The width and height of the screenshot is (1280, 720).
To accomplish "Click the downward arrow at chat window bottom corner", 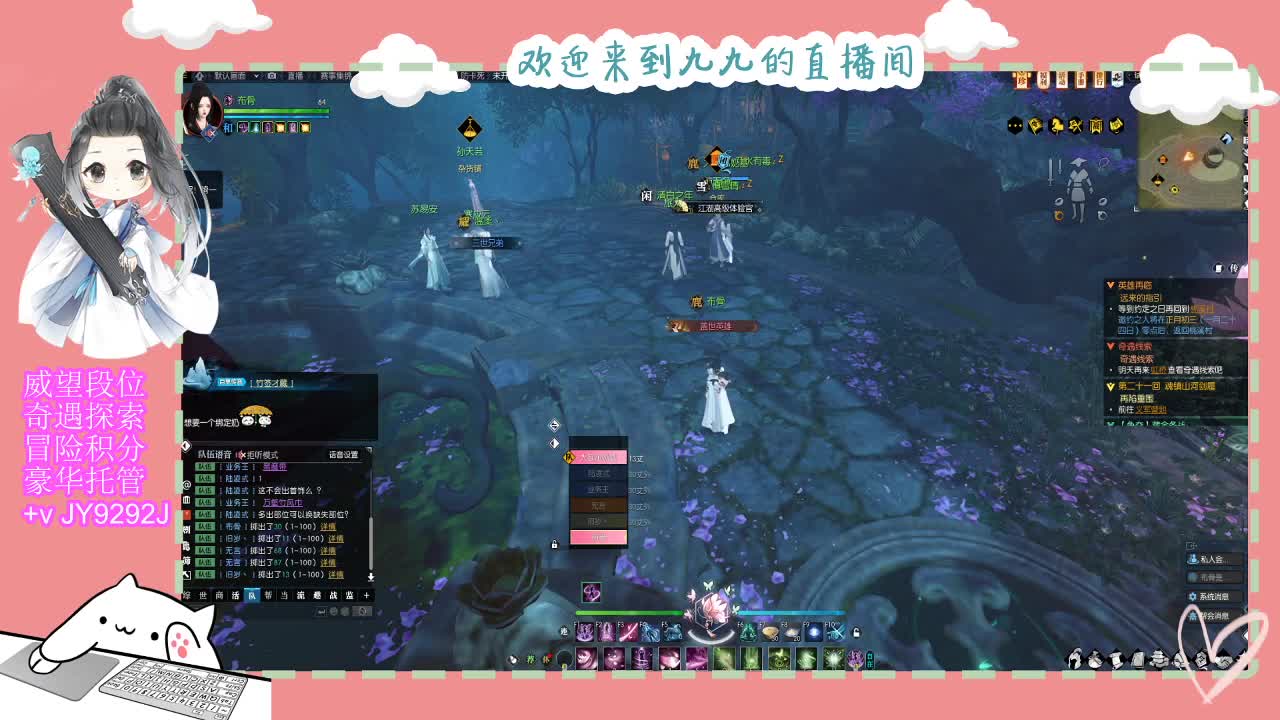I will coord(371,577).
